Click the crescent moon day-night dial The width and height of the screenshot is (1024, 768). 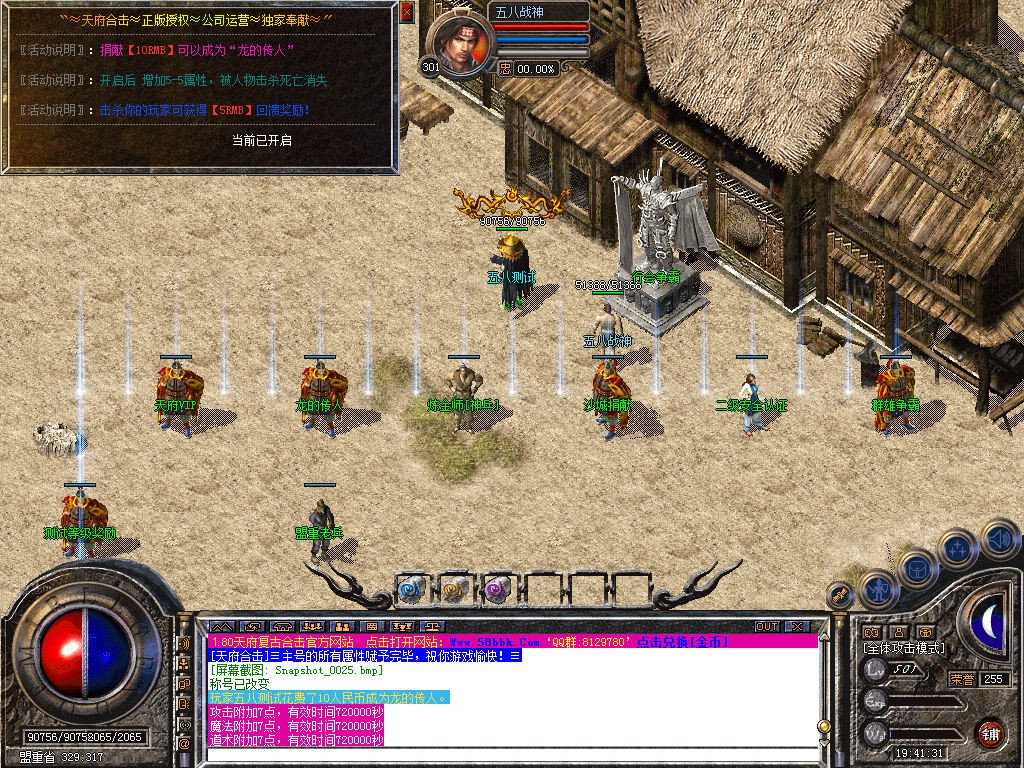990,622
